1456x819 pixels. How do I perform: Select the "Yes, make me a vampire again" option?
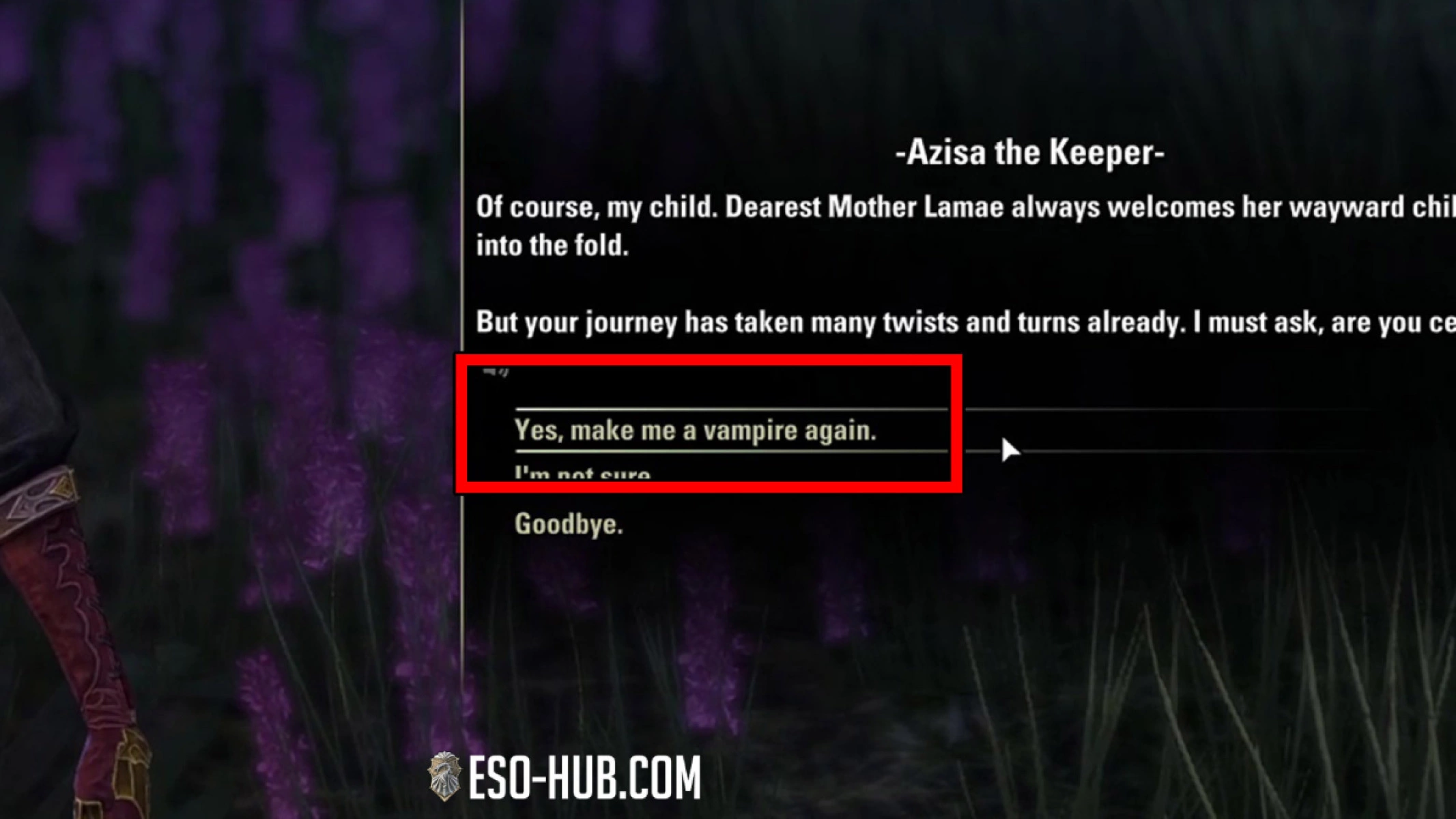point(698,429)
